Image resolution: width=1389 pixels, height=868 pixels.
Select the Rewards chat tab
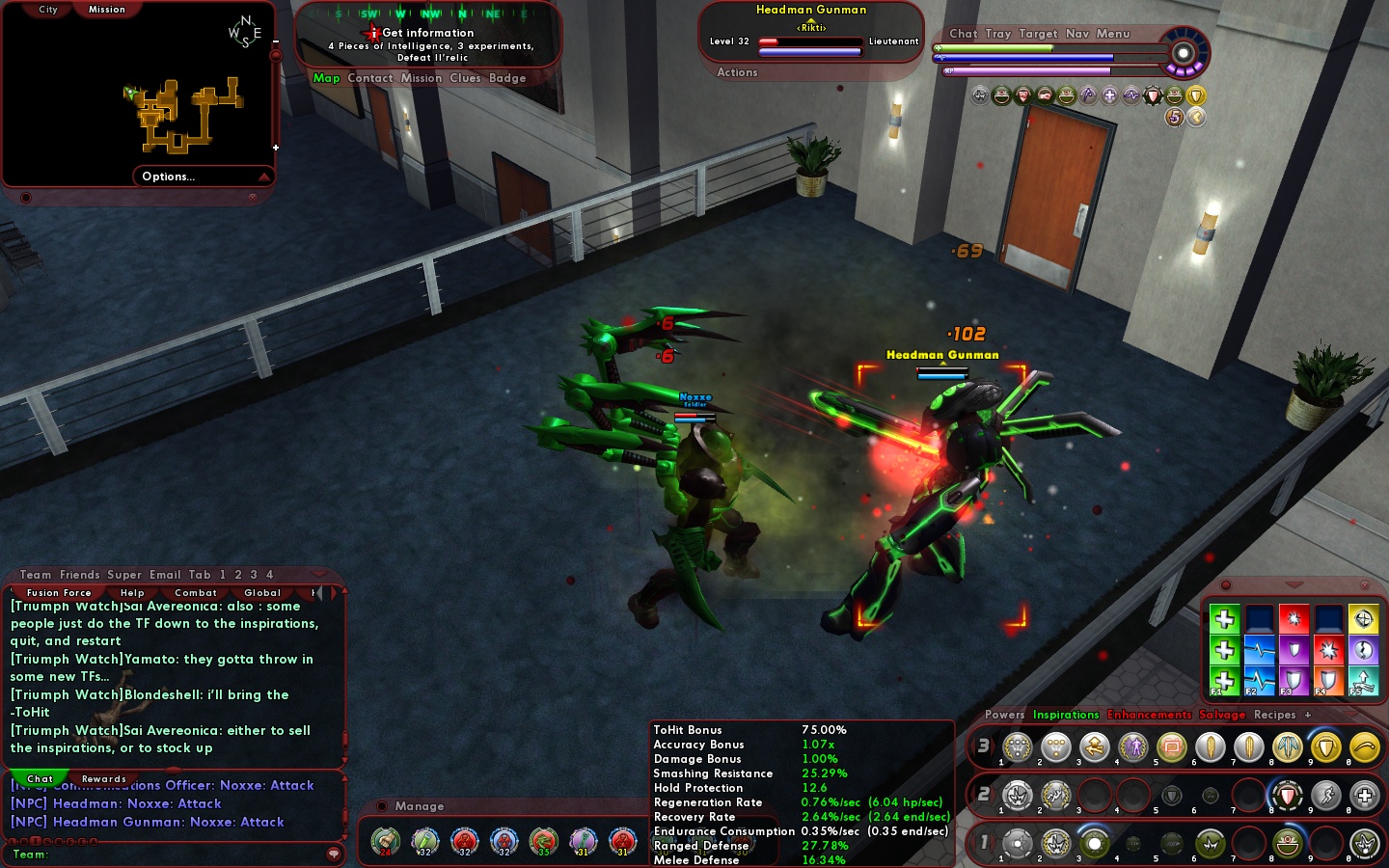[x=104, y=779]
